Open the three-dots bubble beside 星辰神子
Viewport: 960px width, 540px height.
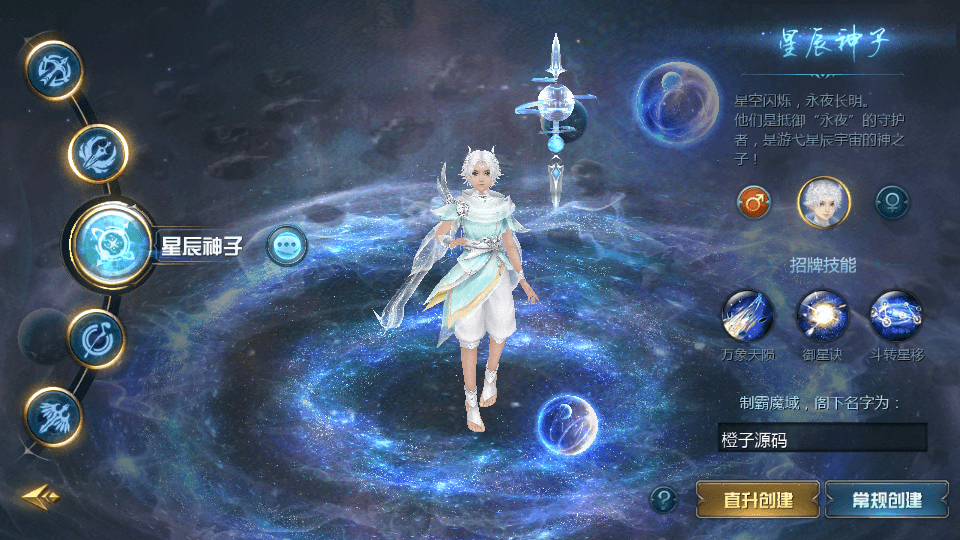coord(287,245)
